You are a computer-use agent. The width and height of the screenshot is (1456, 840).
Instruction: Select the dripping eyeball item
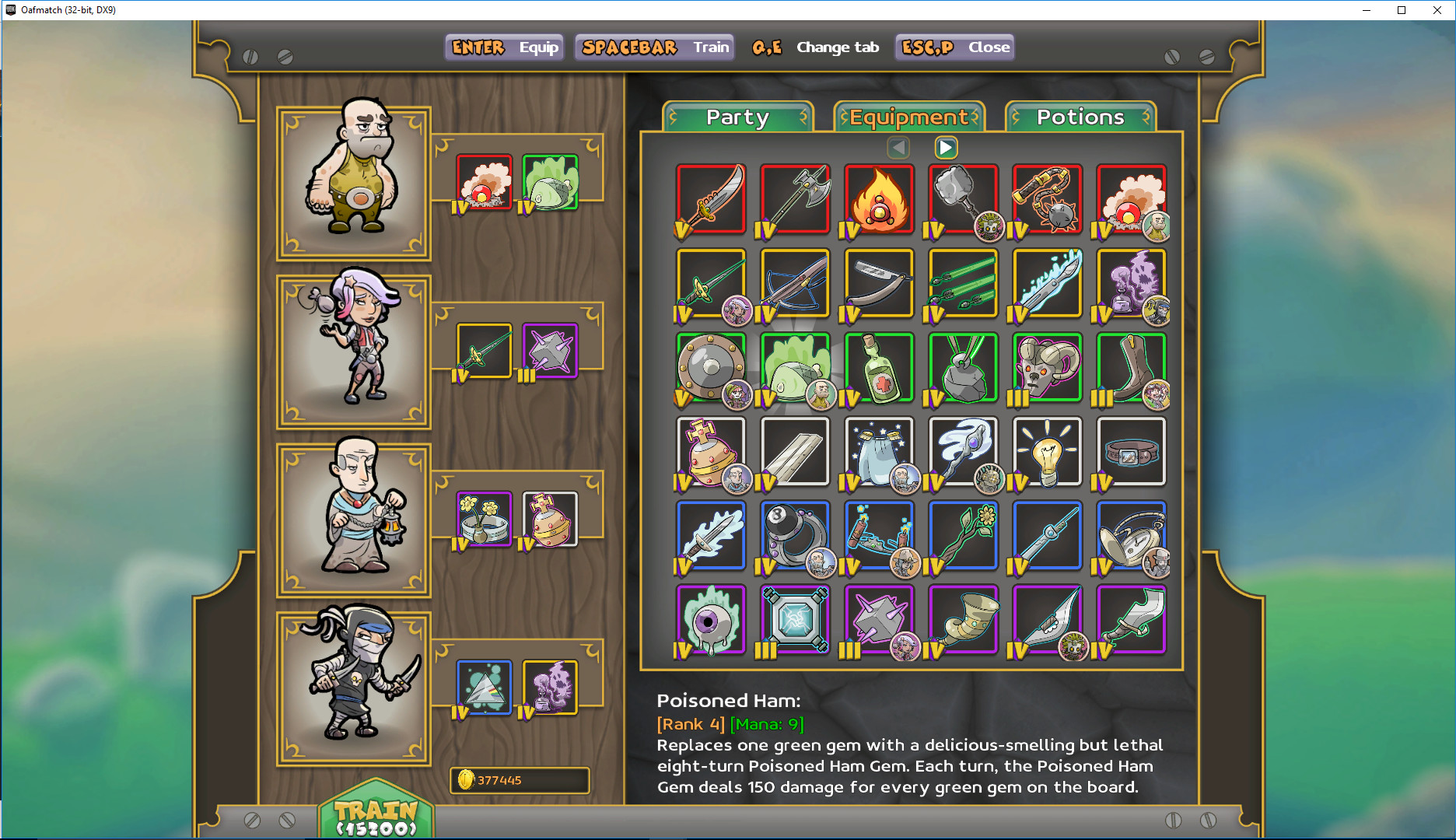(x=710, y=620)
